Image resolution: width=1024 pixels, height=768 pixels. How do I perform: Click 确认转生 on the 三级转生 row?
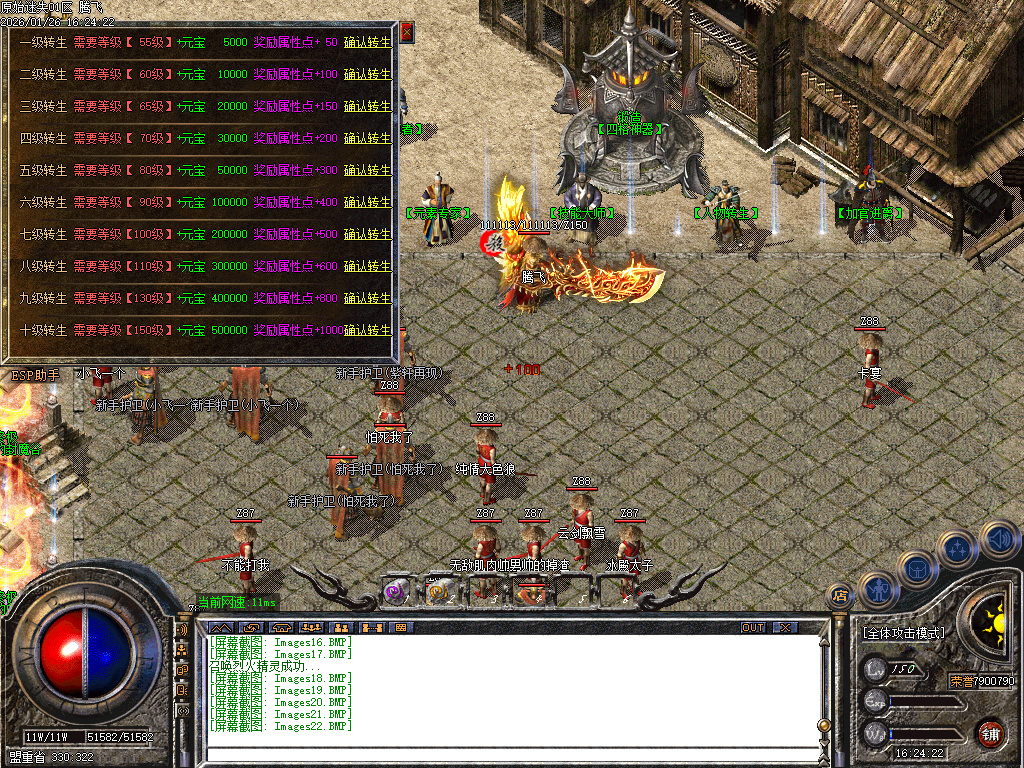point(367,106)
